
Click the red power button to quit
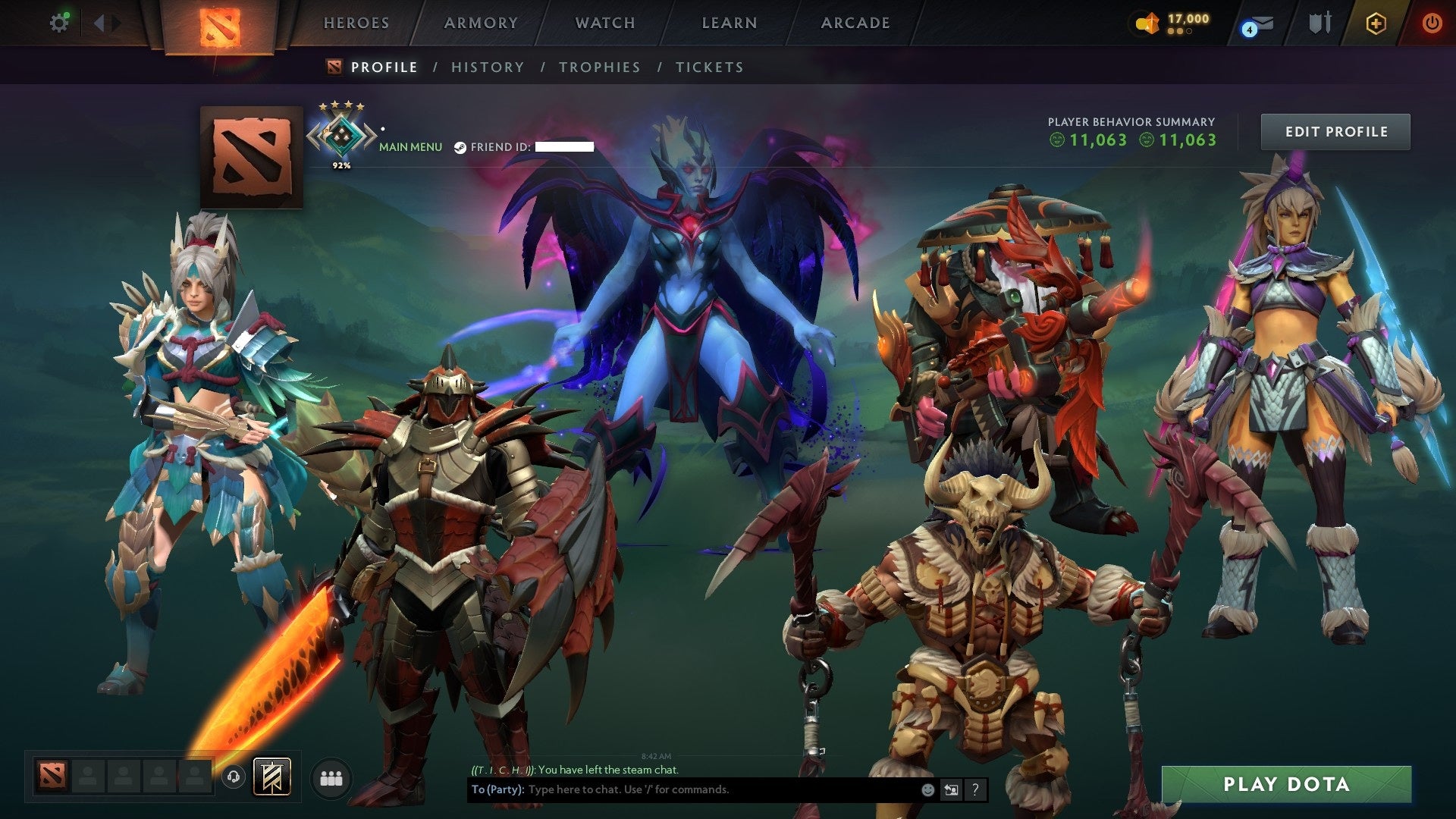coord(1432,23)
